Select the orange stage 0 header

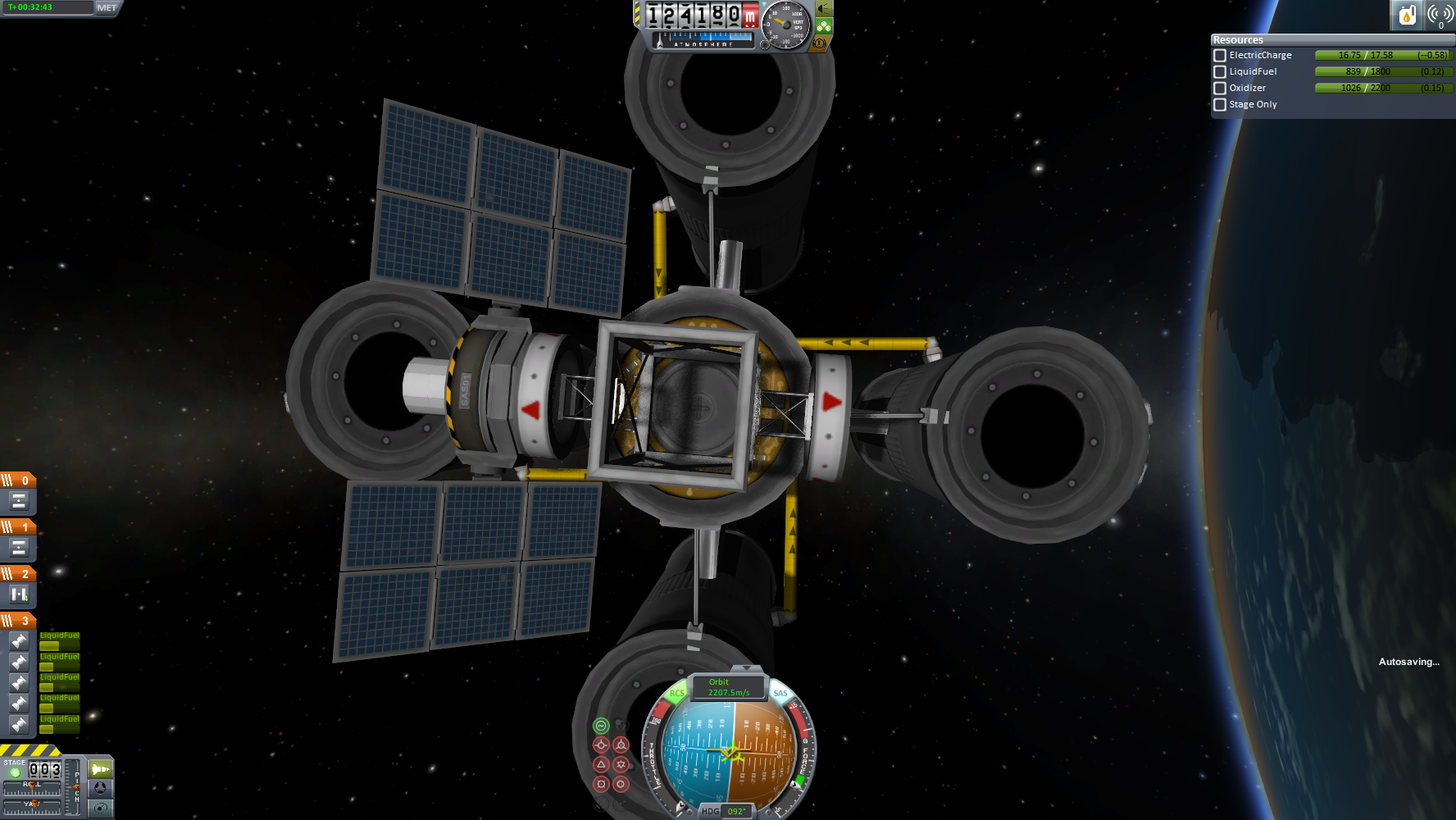tap(18, 481)
